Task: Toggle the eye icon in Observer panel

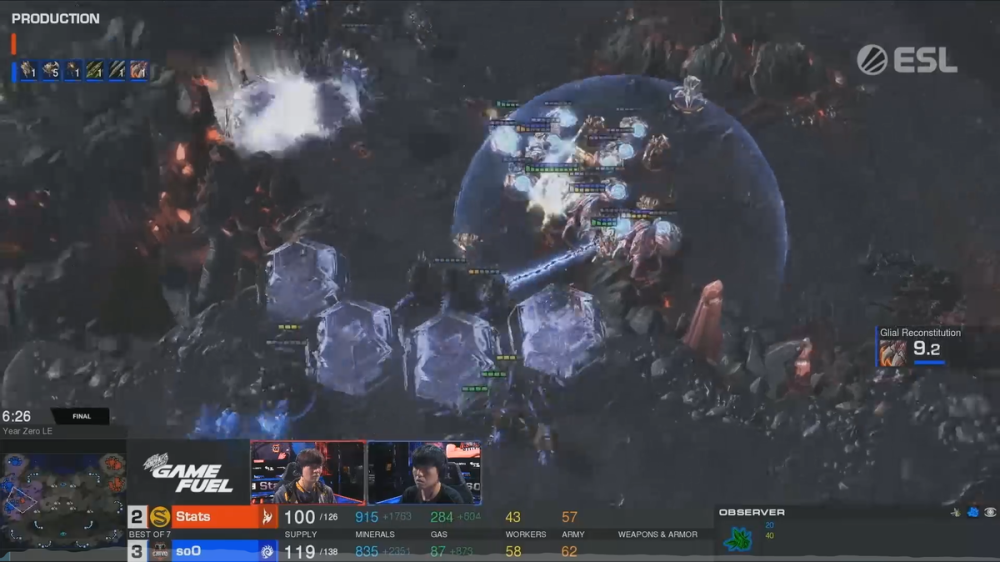Action: tap(990, 512)
